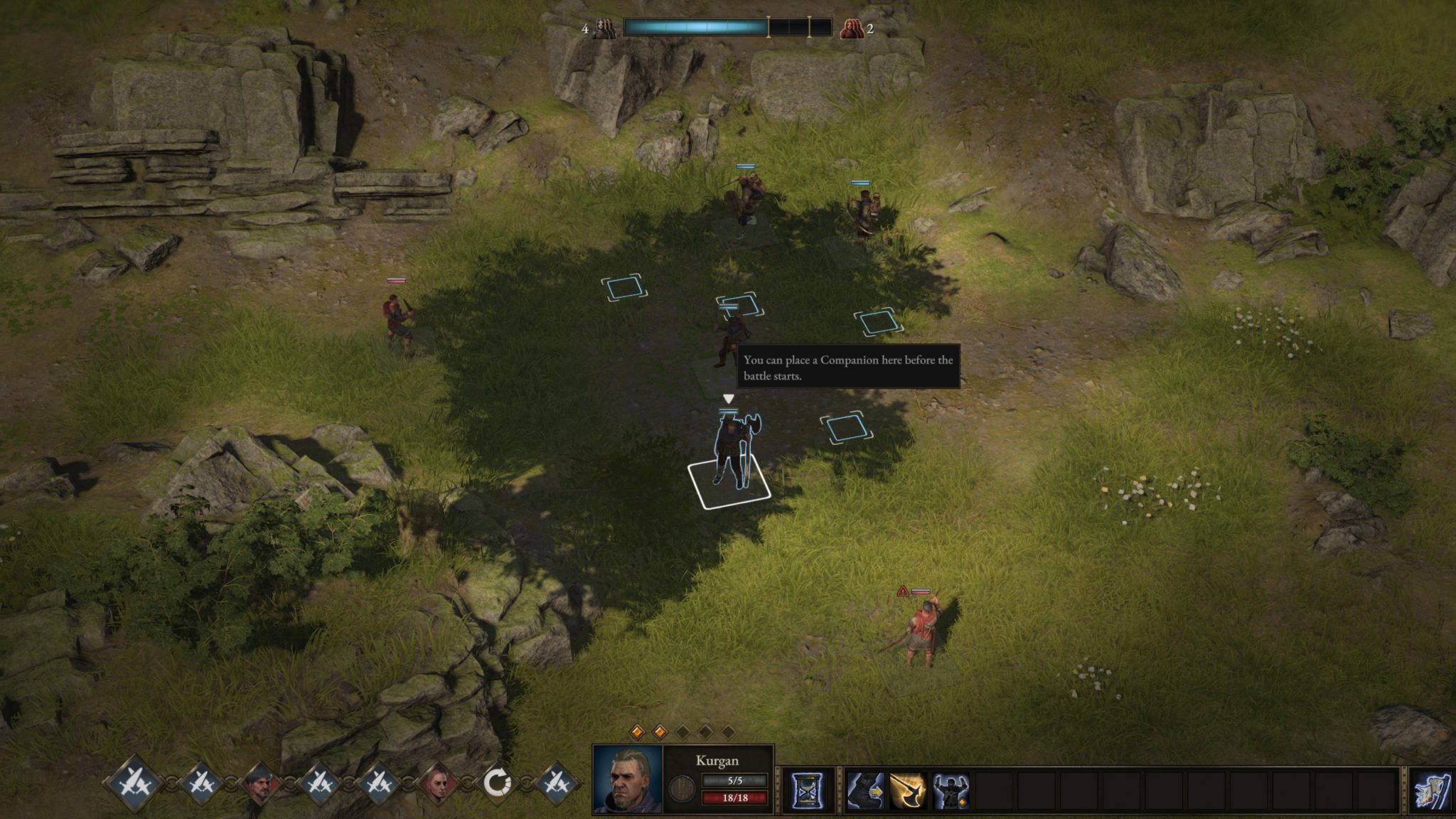Click the tattered flag retreat button
Screen dimensions: 1456x819
point(1432,791)
